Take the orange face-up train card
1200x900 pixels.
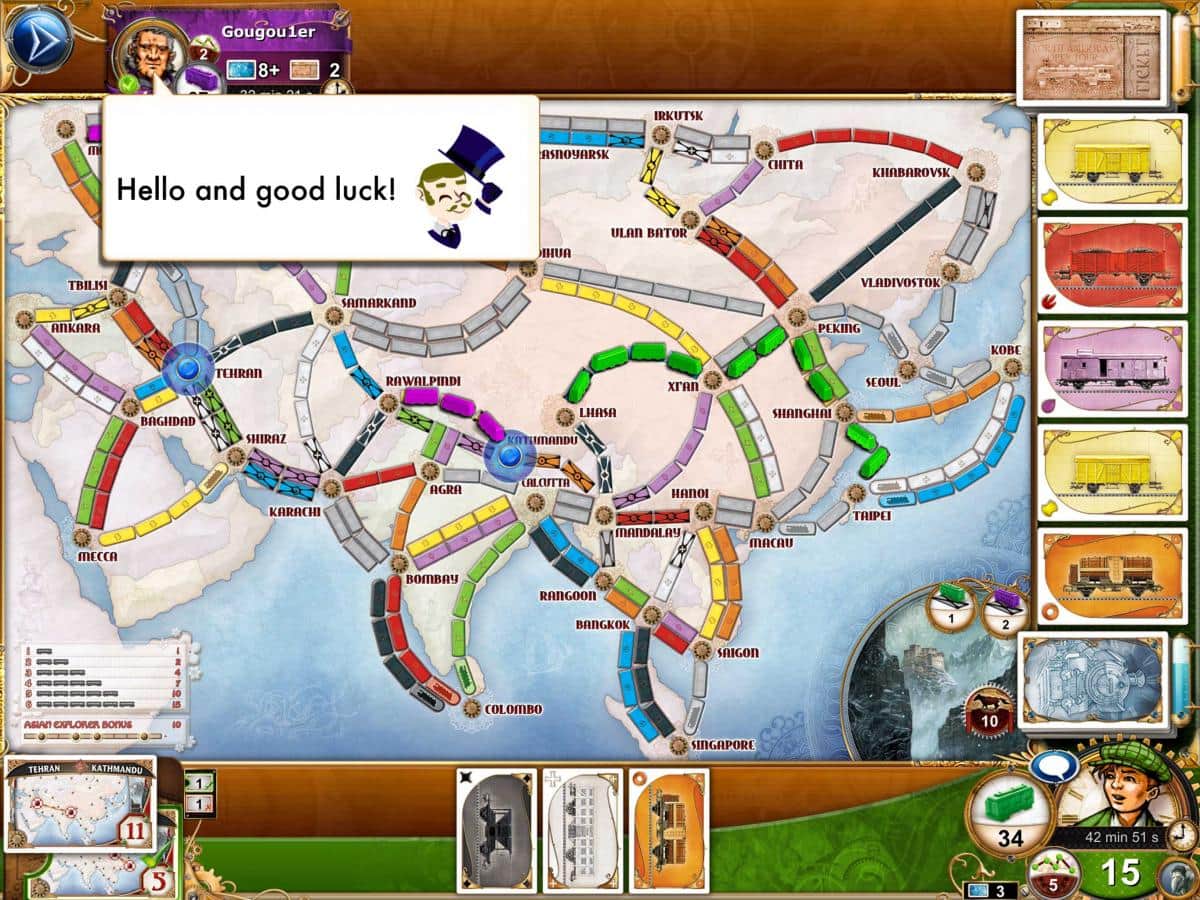pos(1102,575)
